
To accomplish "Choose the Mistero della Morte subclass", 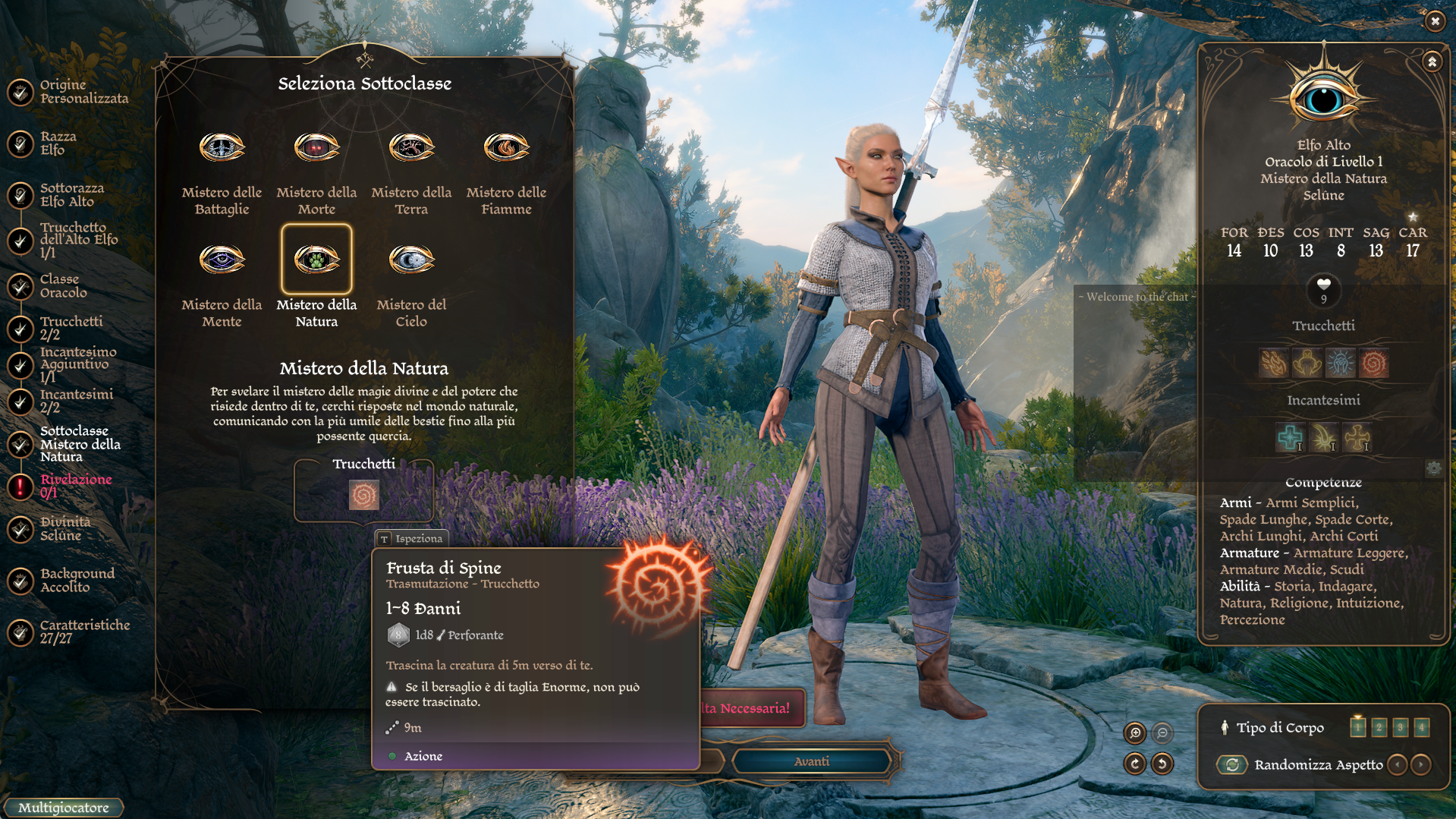I will tap(316, 148).
